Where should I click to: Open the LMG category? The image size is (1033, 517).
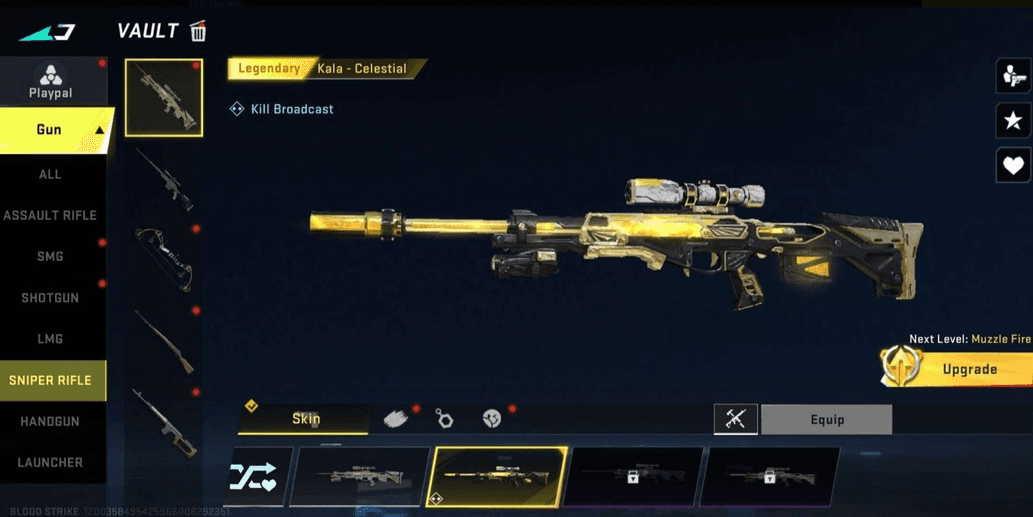50,339
